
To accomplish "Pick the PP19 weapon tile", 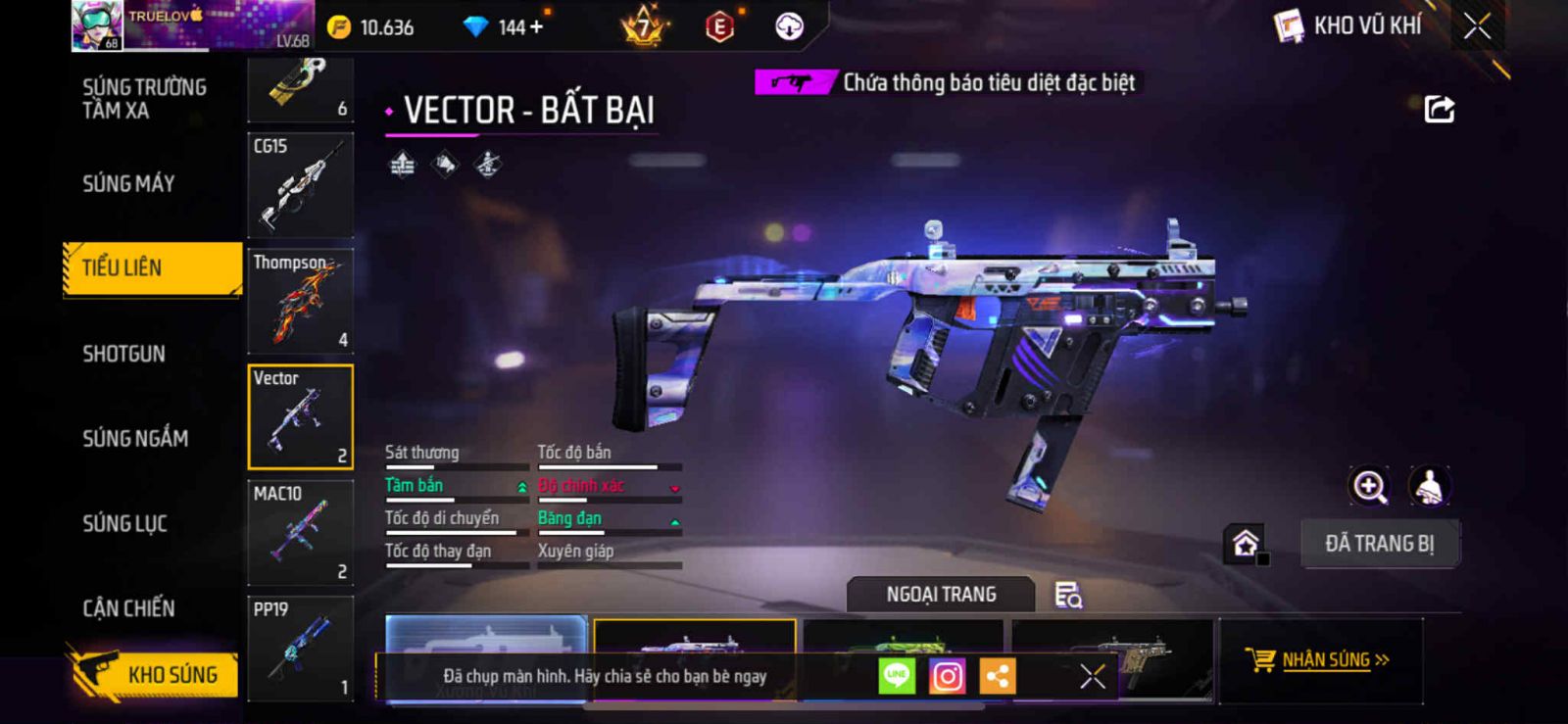I will click(300, 649).
